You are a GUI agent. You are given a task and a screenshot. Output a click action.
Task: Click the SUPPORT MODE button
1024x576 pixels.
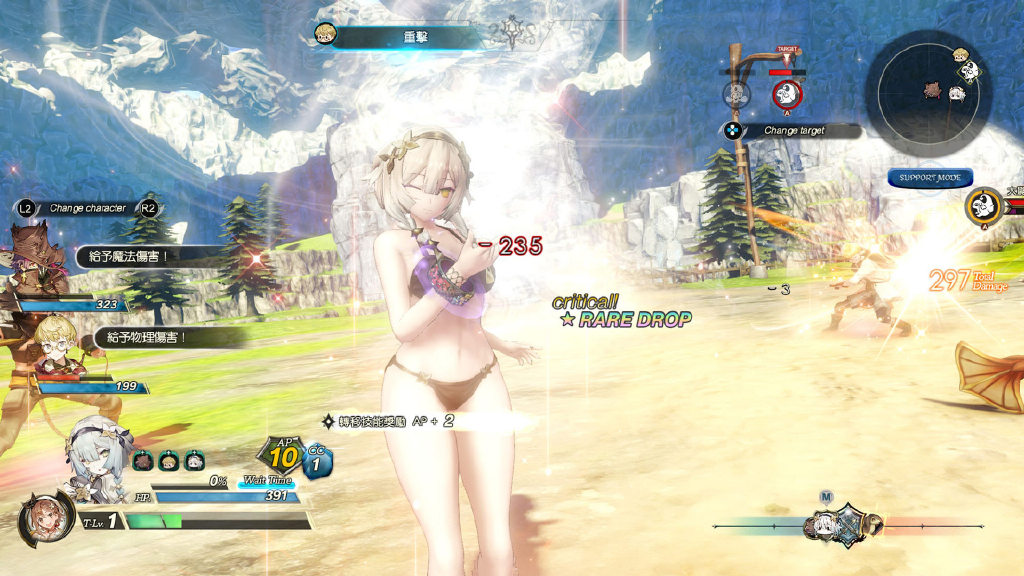click(x=930, y=178)
